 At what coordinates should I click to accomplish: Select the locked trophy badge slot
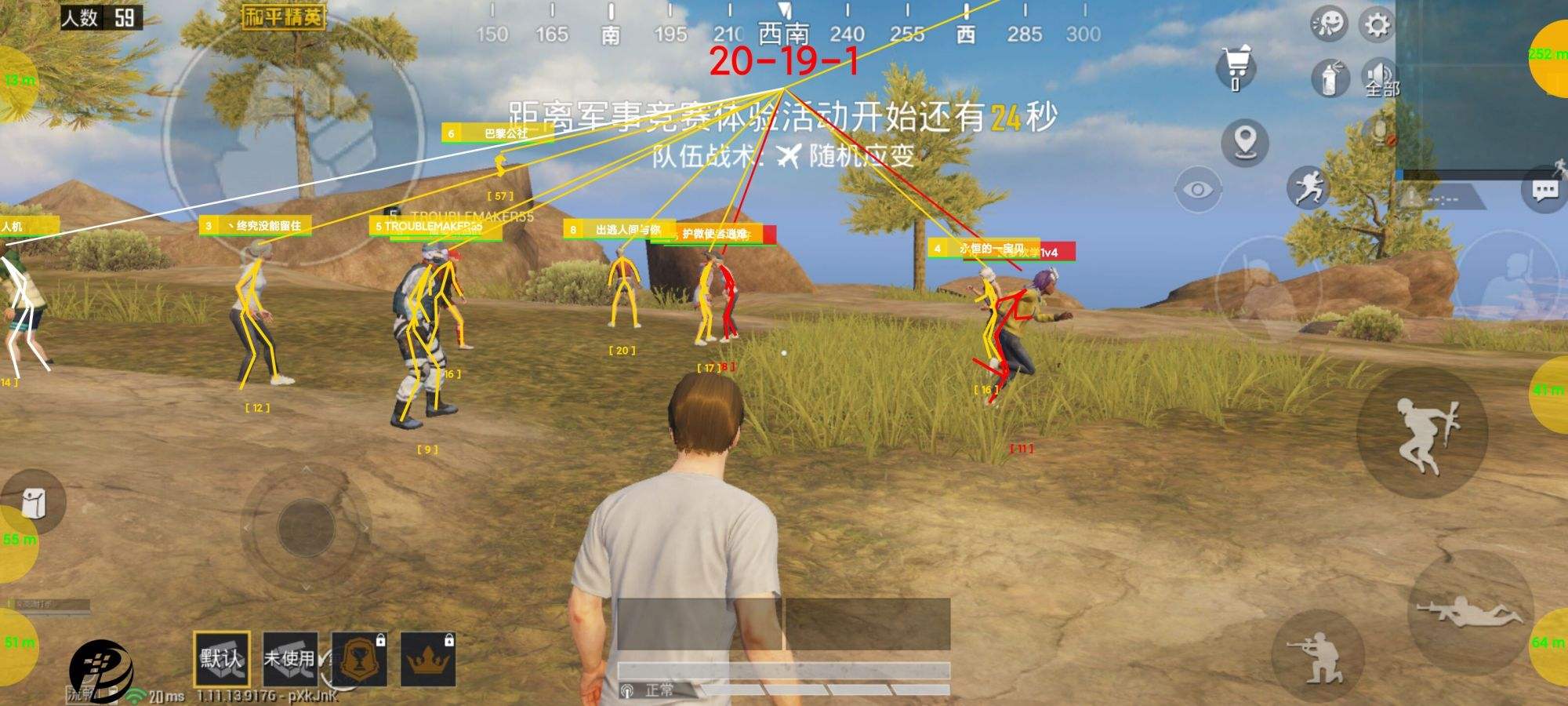(x=360, y=659)
